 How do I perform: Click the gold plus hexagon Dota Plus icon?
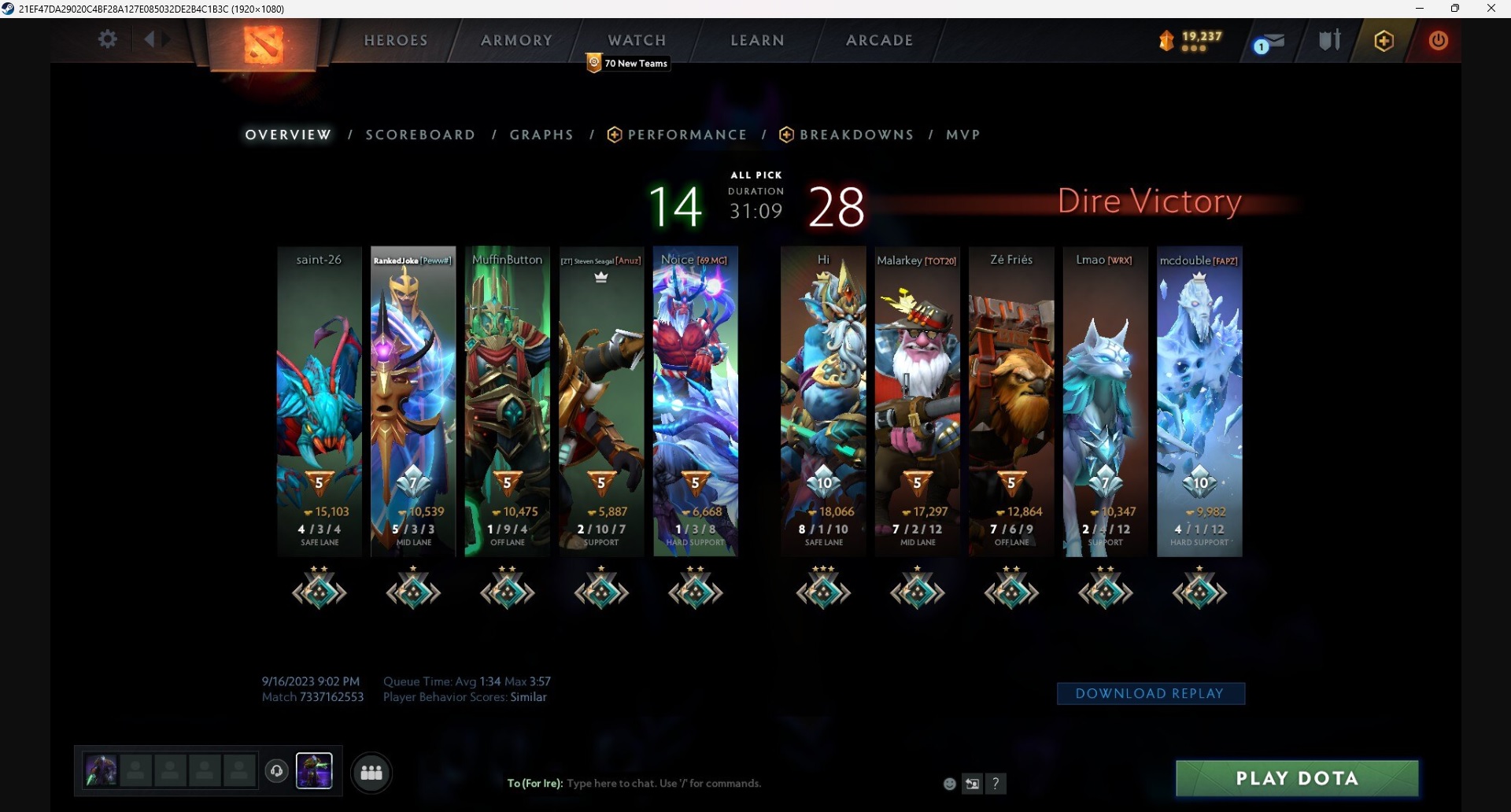[1384, 41]
